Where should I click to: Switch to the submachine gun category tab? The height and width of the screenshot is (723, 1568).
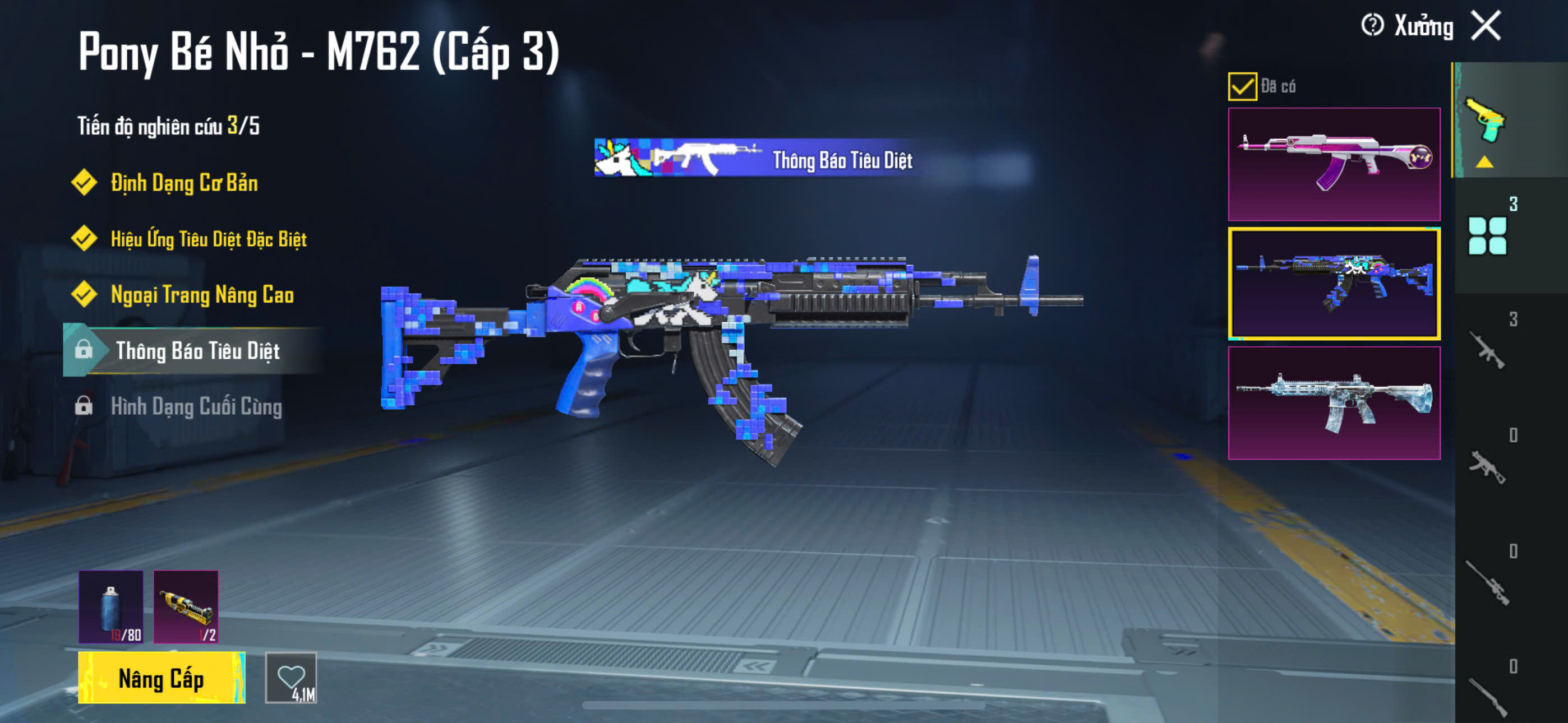pos(1487,466)
